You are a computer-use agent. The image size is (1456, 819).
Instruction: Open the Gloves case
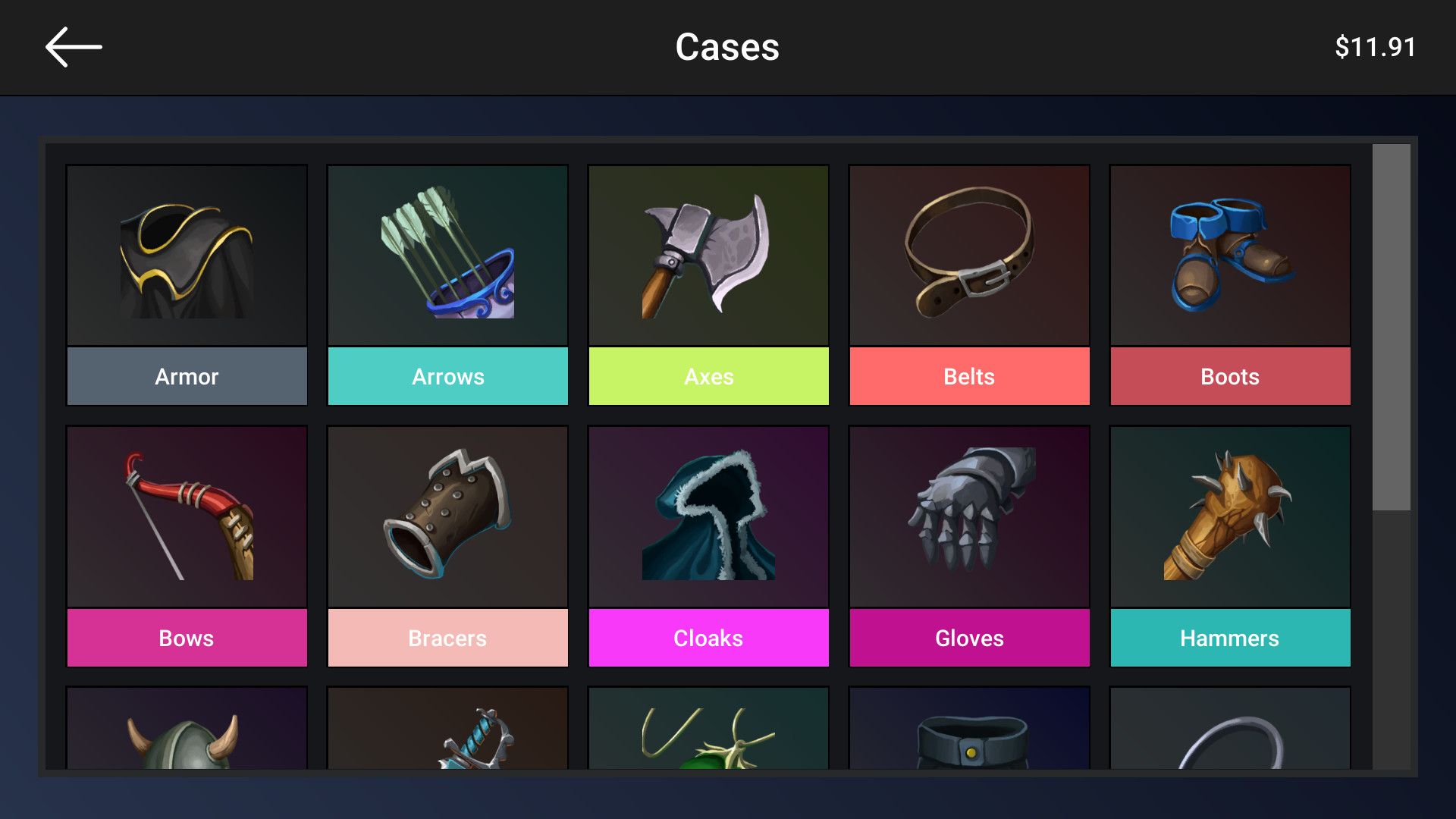tap(969, 516)
